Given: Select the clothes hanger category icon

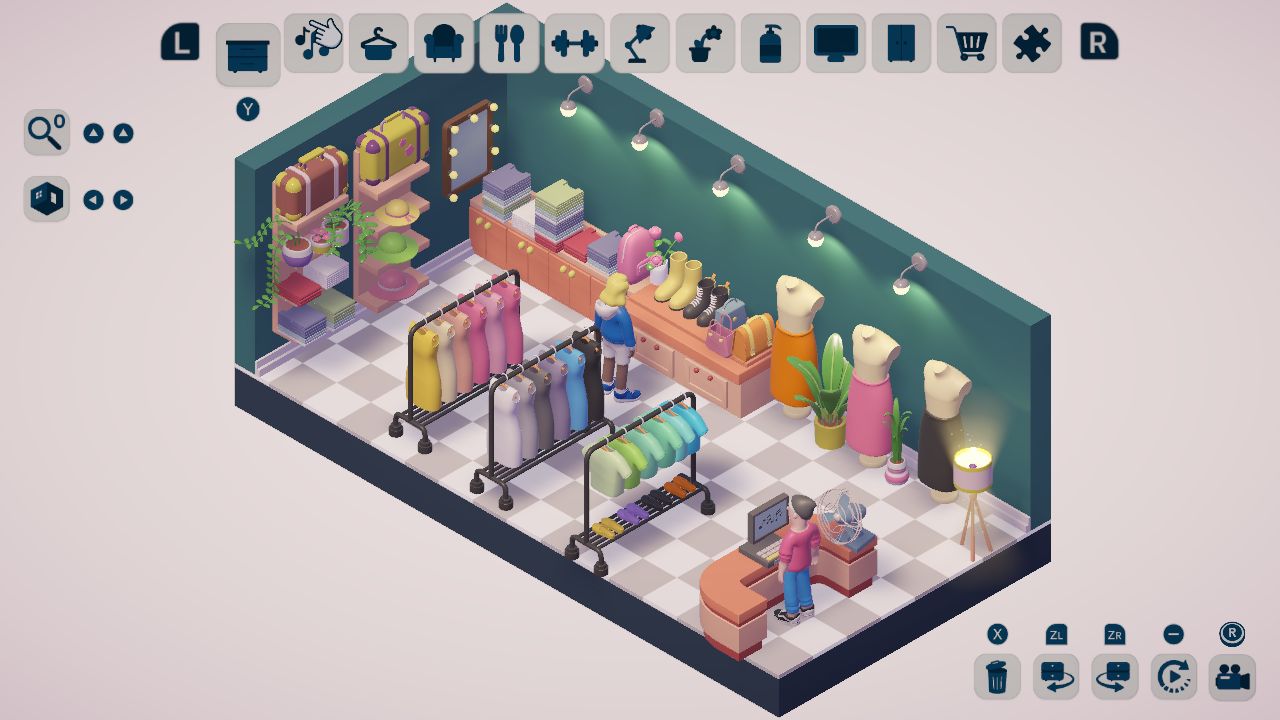Looking at the screenshot, I should point(379,45).
